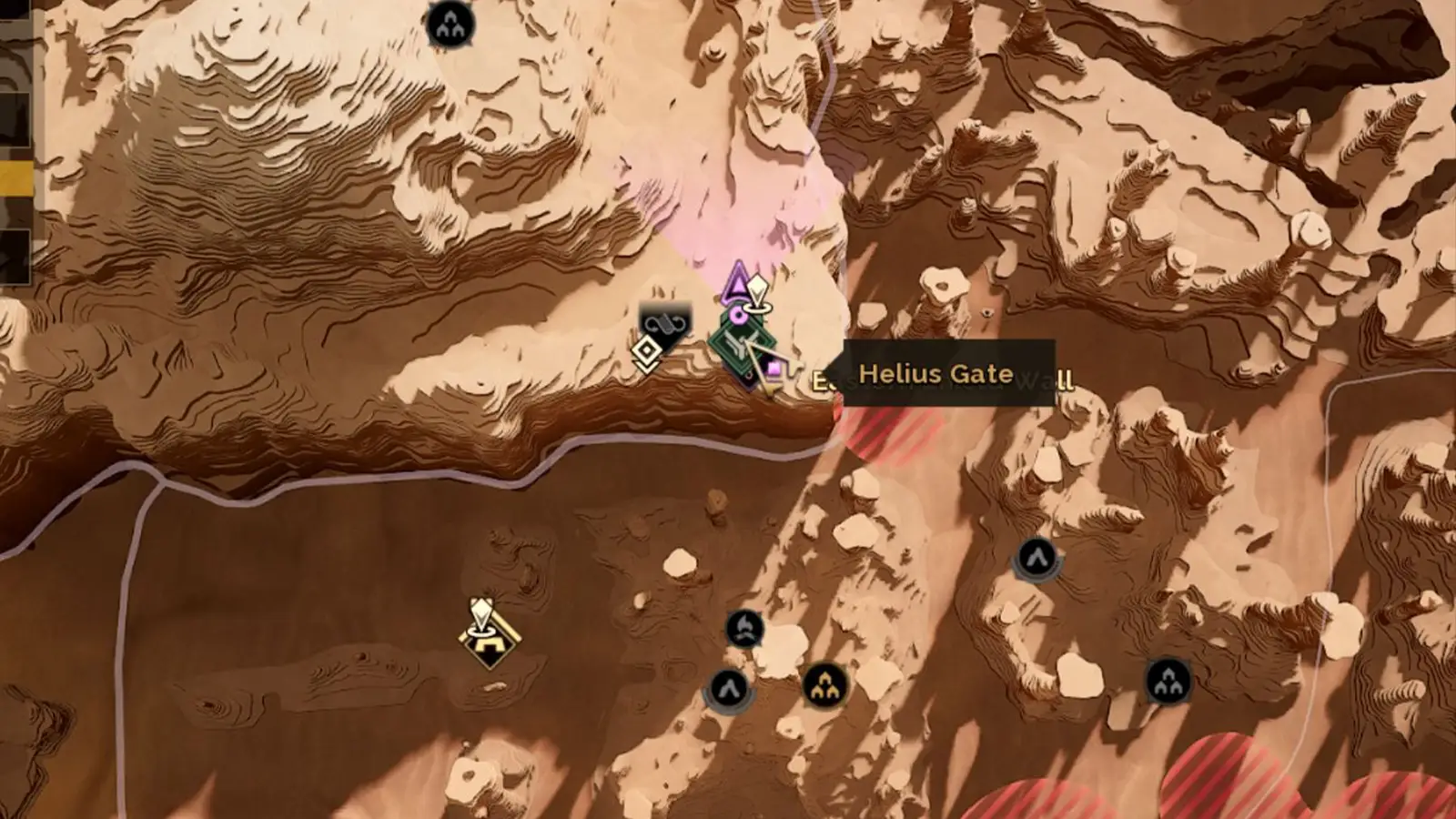The image size is (1456, 819).
Task: Click the purple triangle contract marker
Action: click(737, 284)
